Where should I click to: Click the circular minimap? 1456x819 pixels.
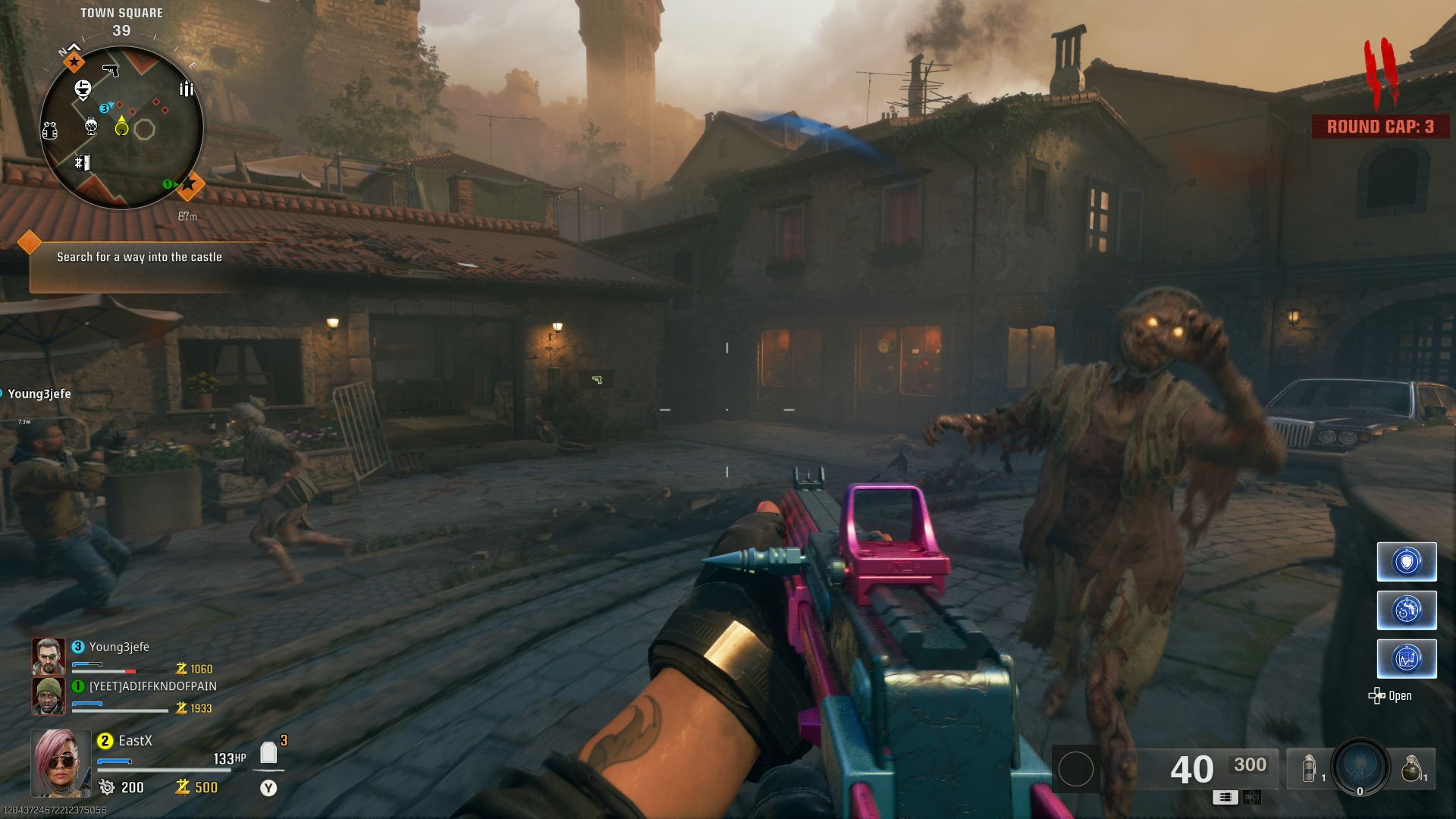pyautogui.click(x=121, y=127)
